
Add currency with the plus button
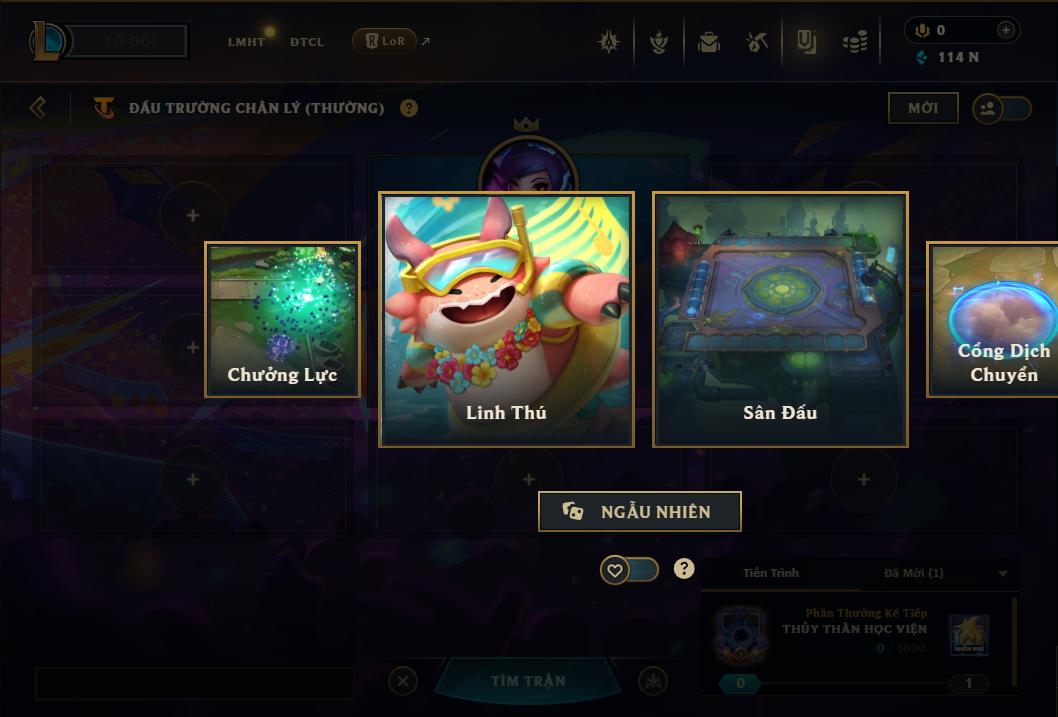point(1005,30)
